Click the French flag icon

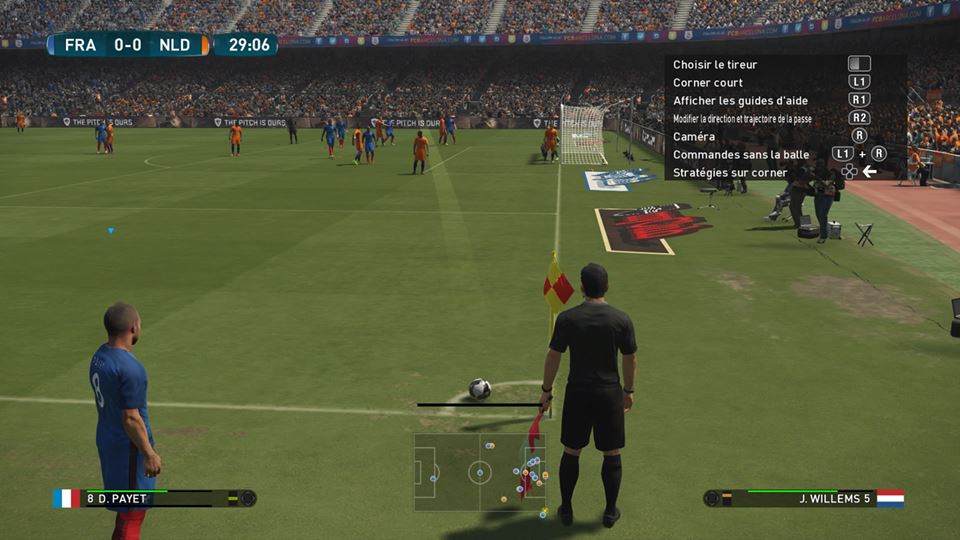66,498
